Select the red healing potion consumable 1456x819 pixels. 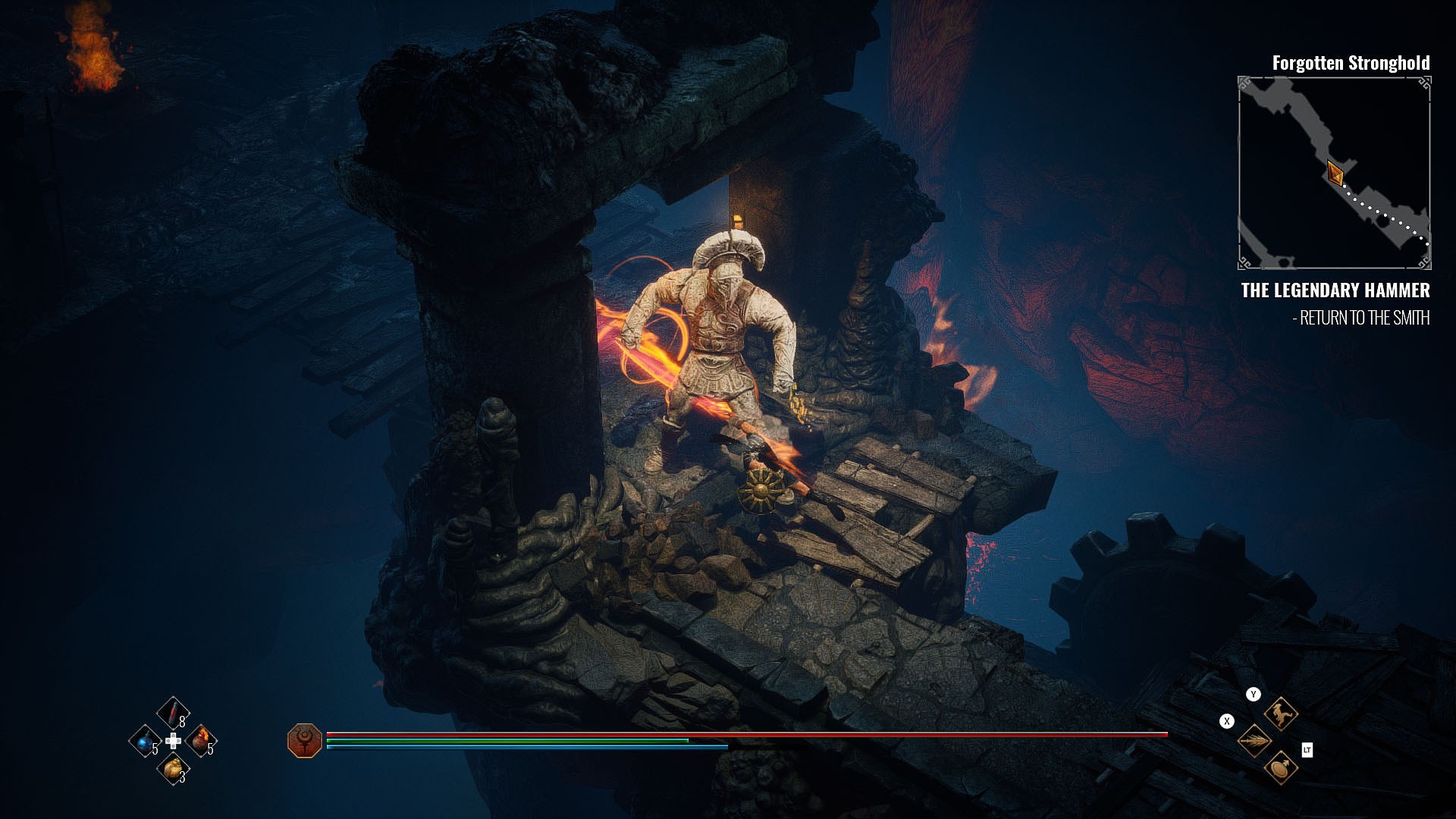(173, 712)
